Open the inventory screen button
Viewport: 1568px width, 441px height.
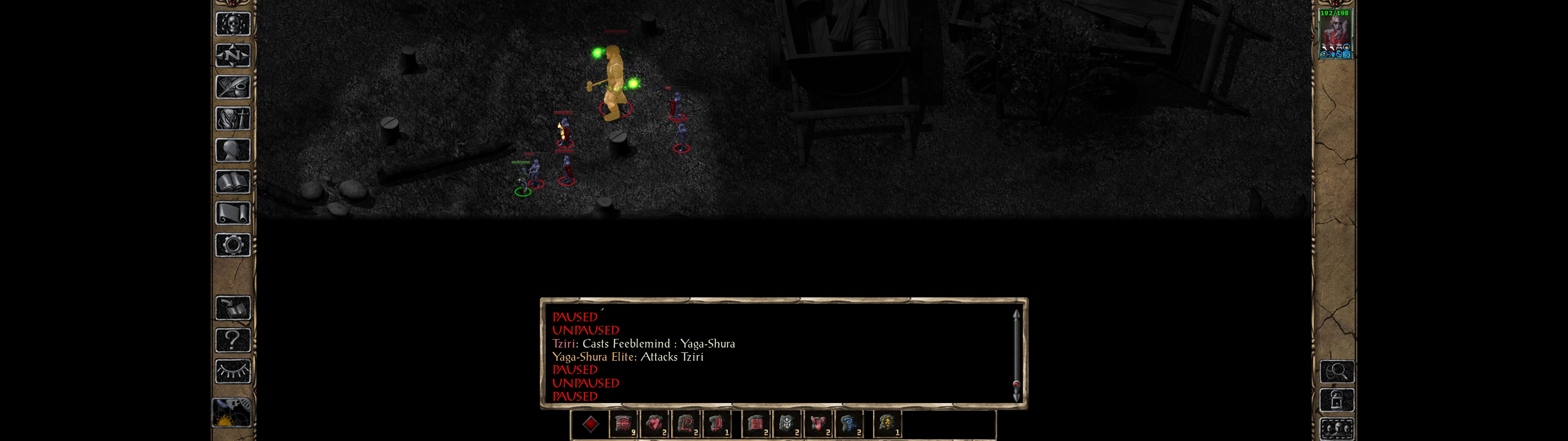(x=232, y=118)
